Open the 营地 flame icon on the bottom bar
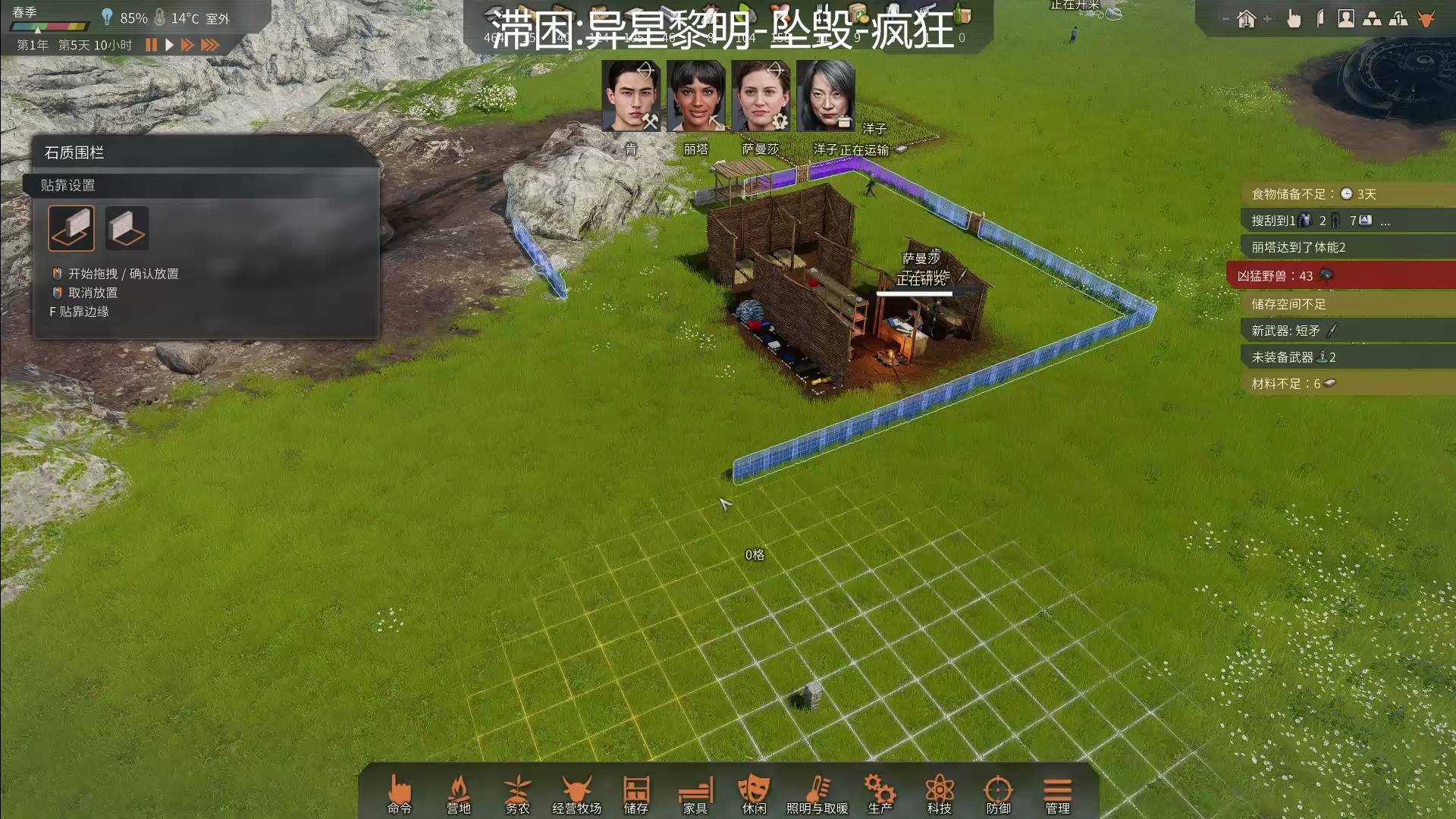This screenshot has width=1456, height=819. pos(460,792)
